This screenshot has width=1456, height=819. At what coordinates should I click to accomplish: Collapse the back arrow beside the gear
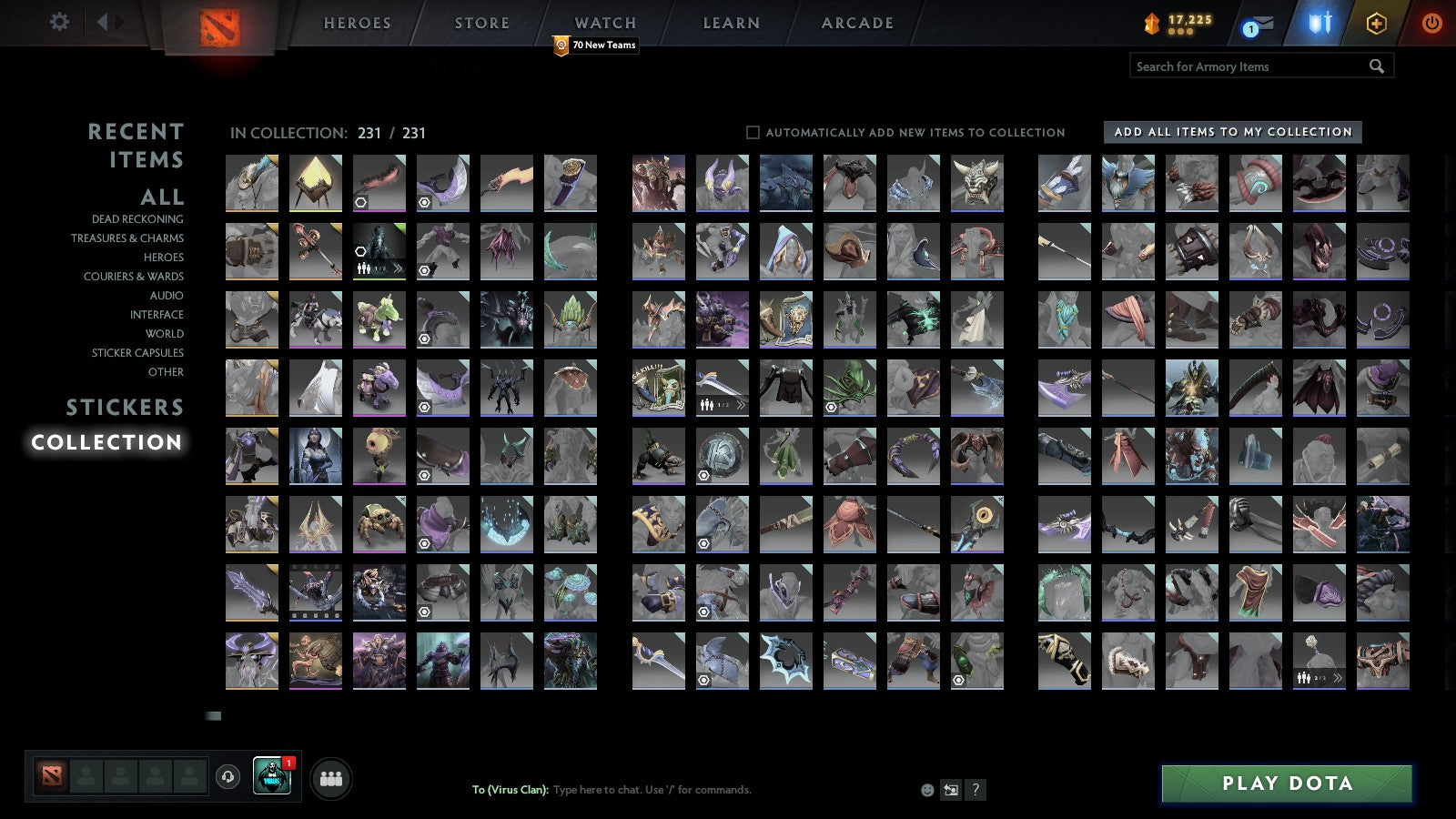click(103, 22)
